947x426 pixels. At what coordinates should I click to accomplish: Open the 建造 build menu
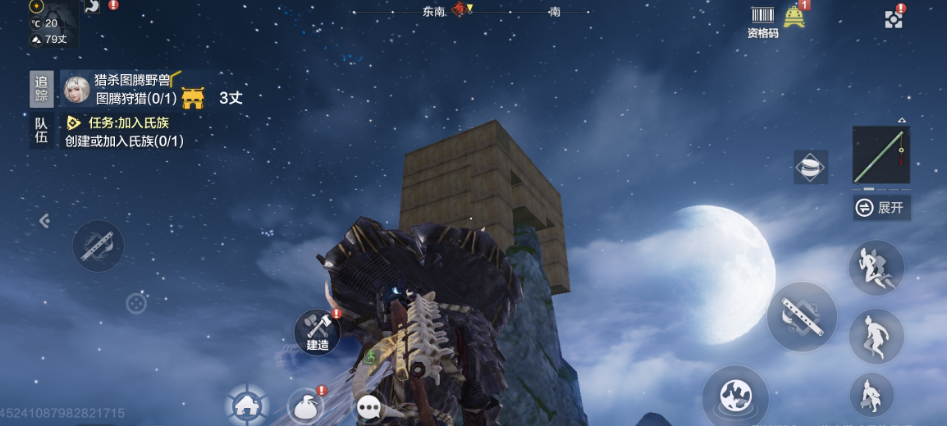[317, 332]
